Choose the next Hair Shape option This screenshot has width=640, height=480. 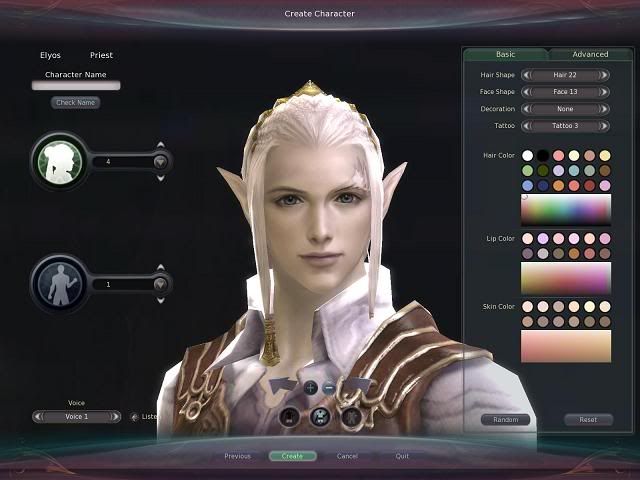tap(605, 75)
